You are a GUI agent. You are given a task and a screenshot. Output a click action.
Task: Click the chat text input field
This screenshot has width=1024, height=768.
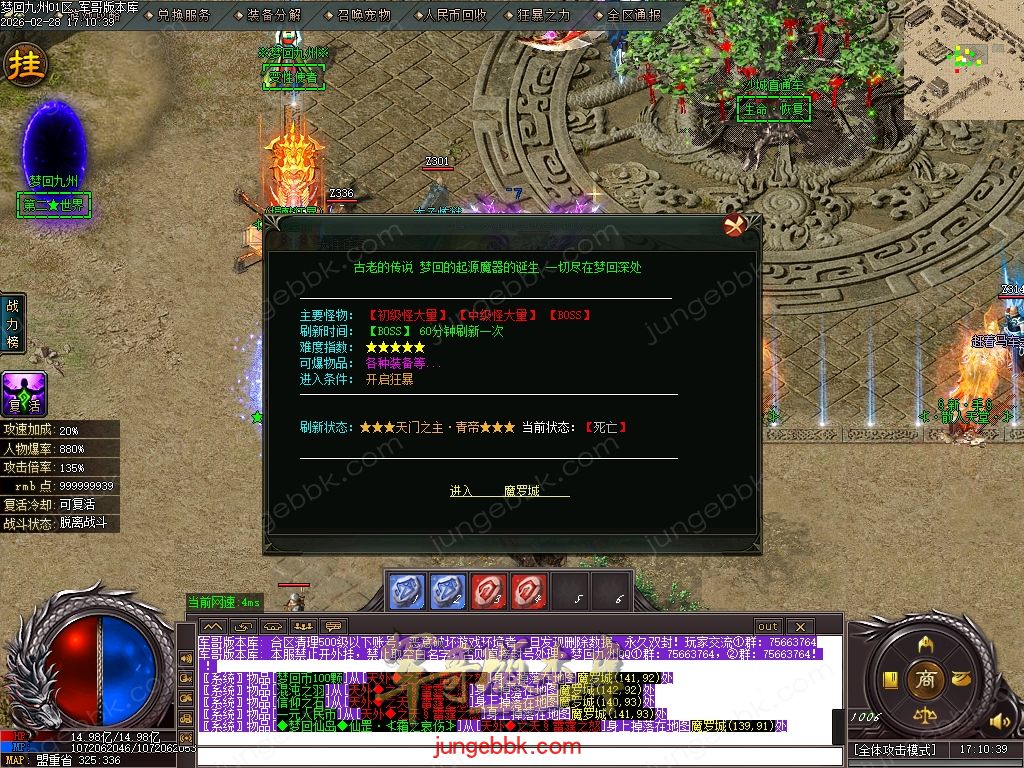pyautogui.click(x=520, y=756)
